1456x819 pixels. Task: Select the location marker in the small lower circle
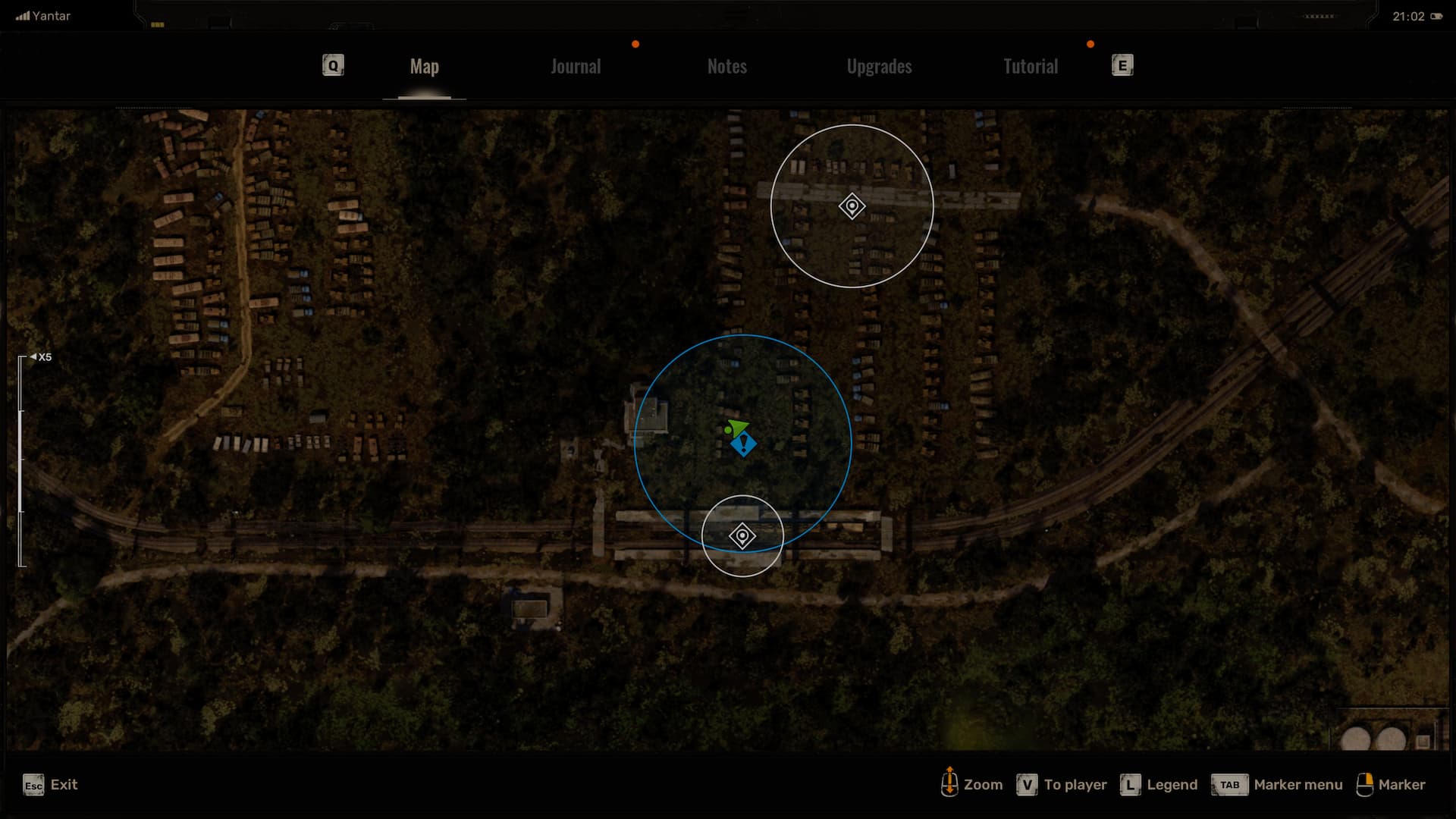point(742,536)
